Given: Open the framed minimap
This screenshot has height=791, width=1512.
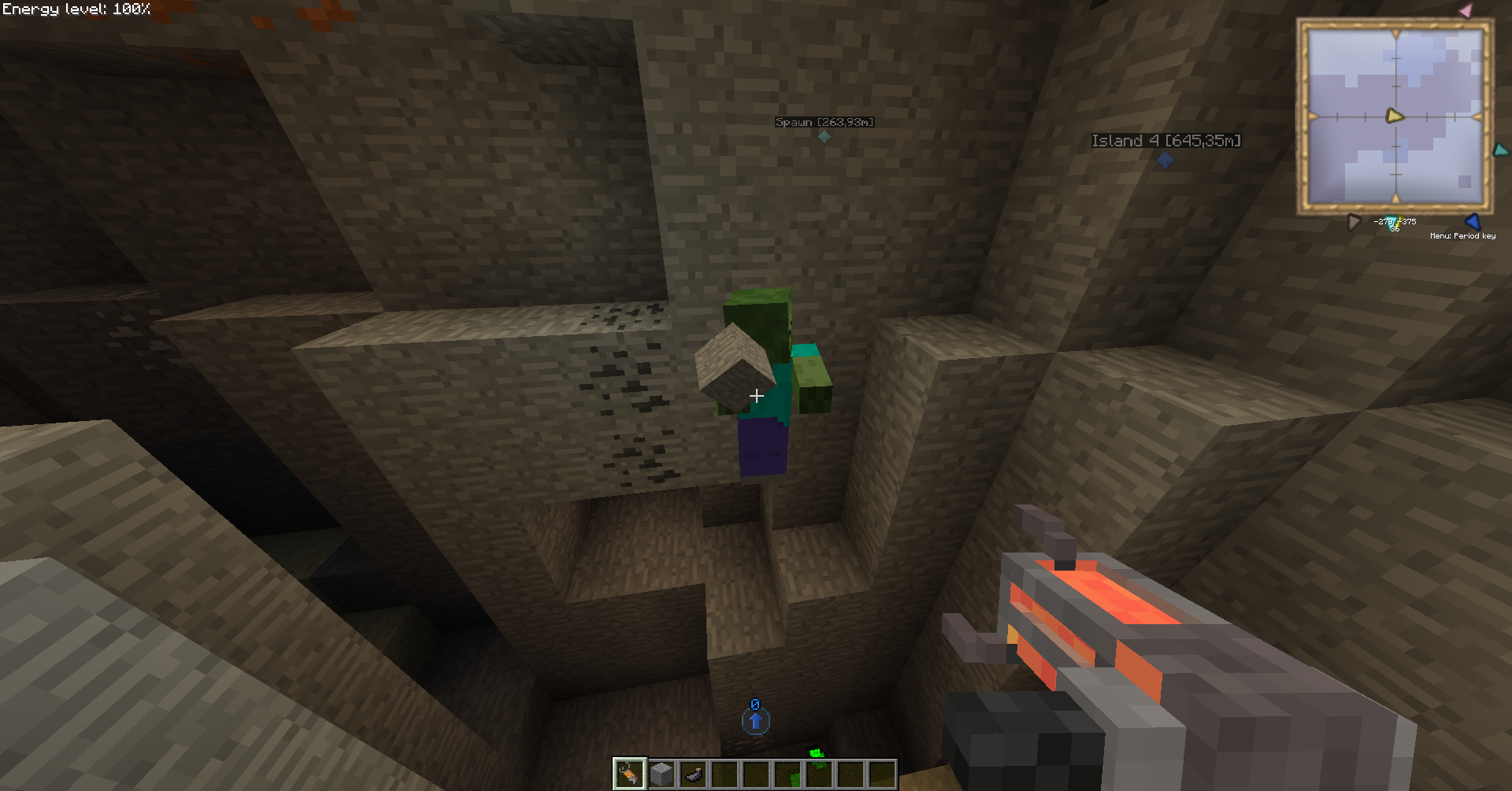Looking at the screenshot, I should pos(1395,116).
